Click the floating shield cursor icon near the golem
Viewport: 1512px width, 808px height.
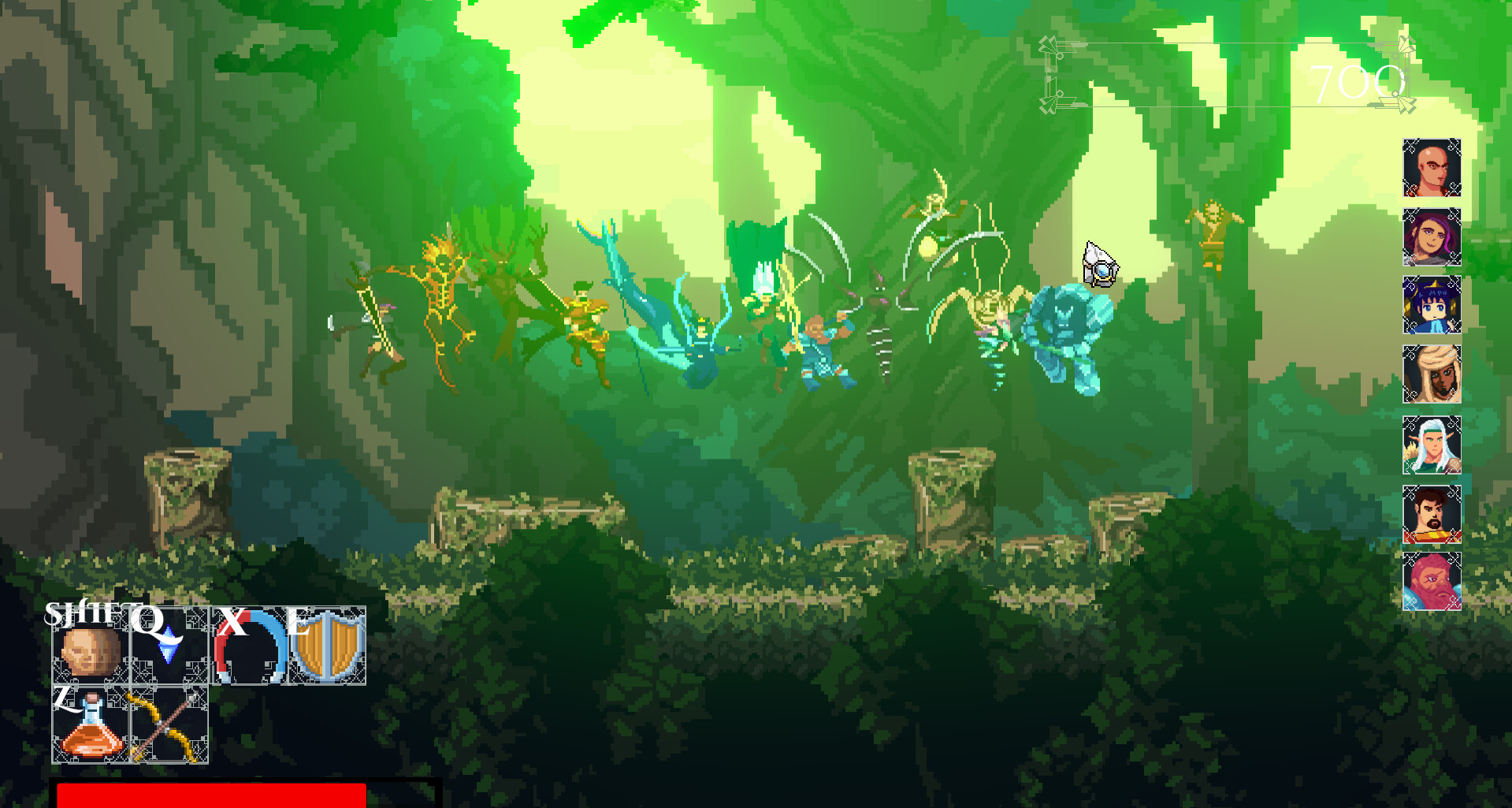(1100, 264)
